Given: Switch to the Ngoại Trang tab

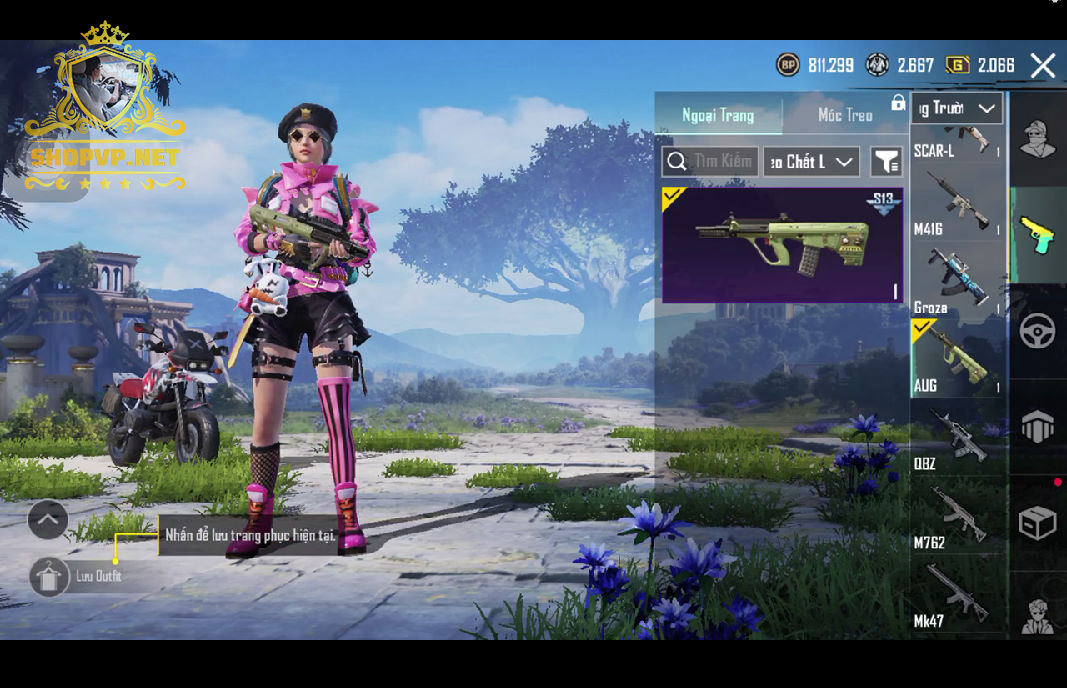Looking at the screenshot, I should point(718,115).
